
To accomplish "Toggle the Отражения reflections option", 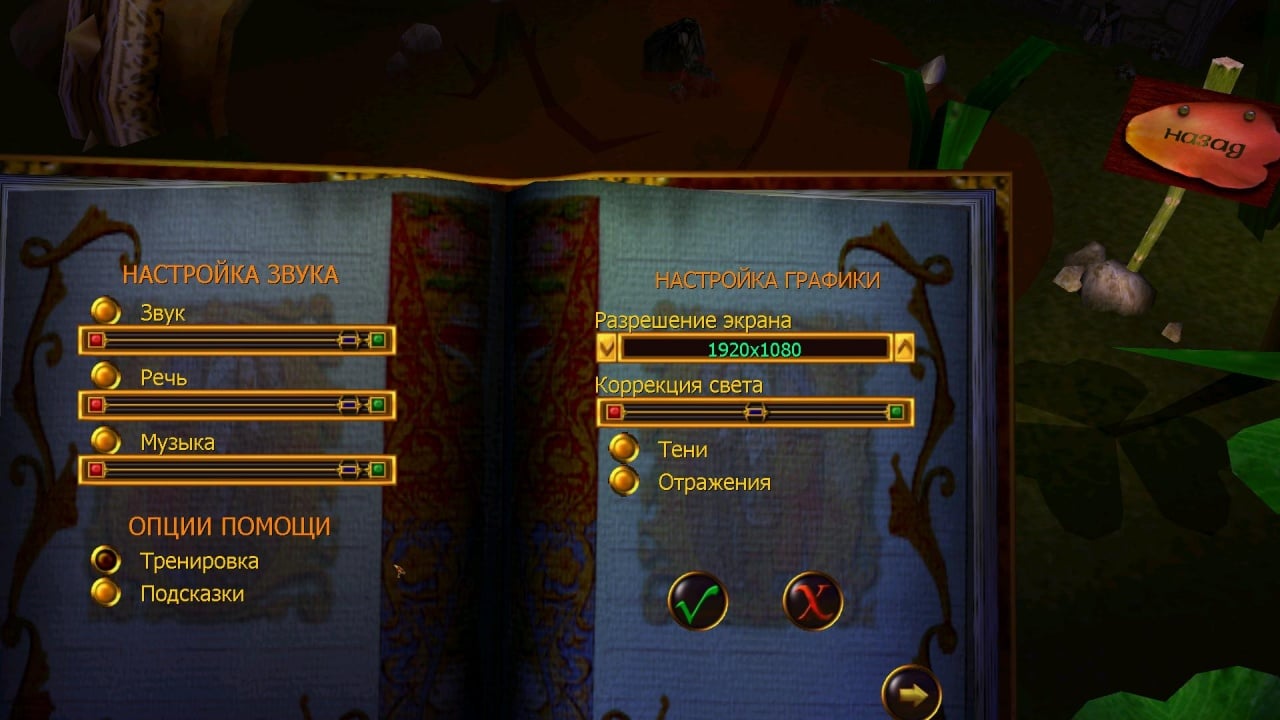I will point(624,482).
